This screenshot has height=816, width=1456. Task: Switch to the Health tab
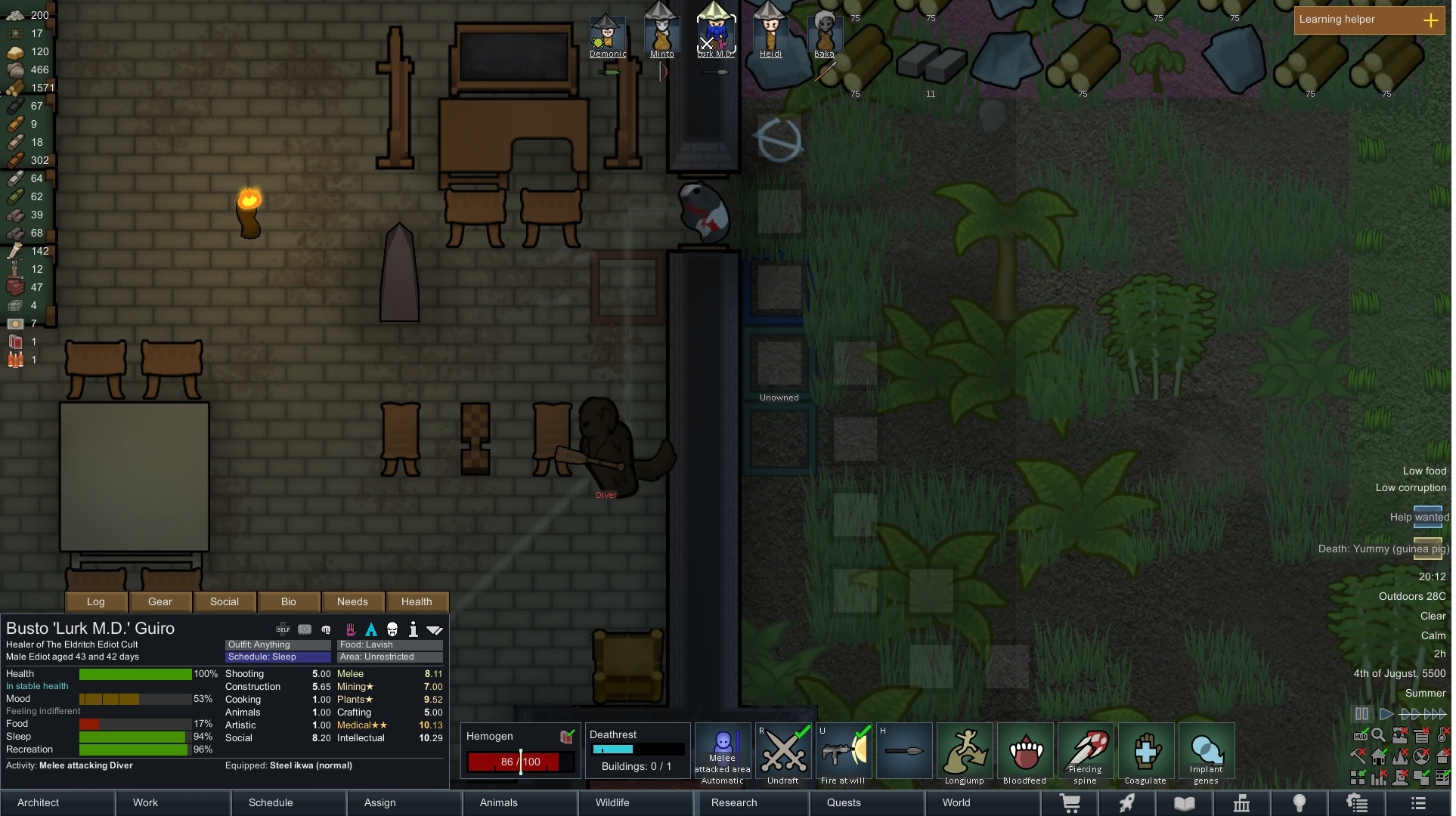(417, 601)
